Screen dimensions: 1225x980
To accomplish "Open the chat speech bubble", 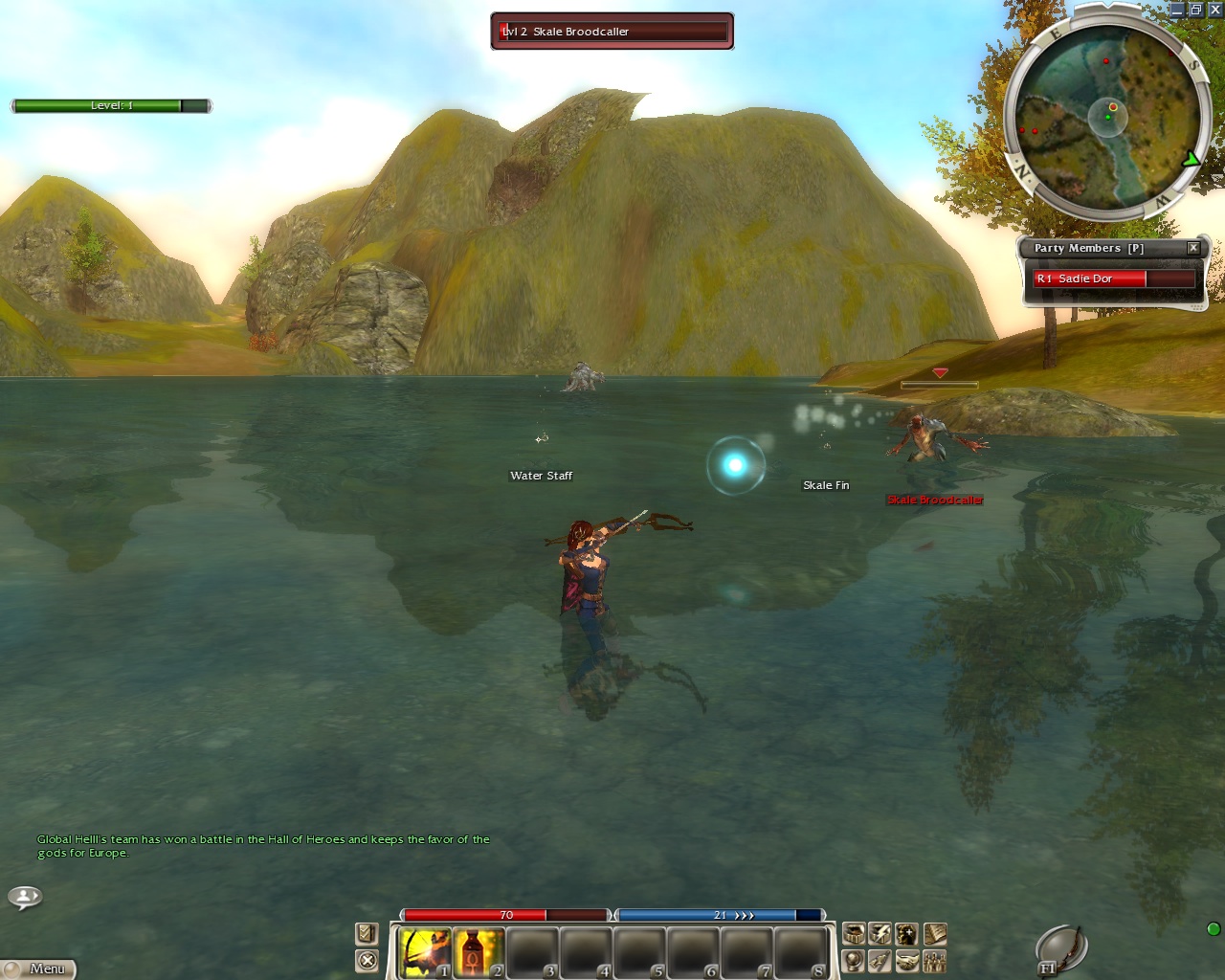I will pyautogui.click(x=25, y=897).
